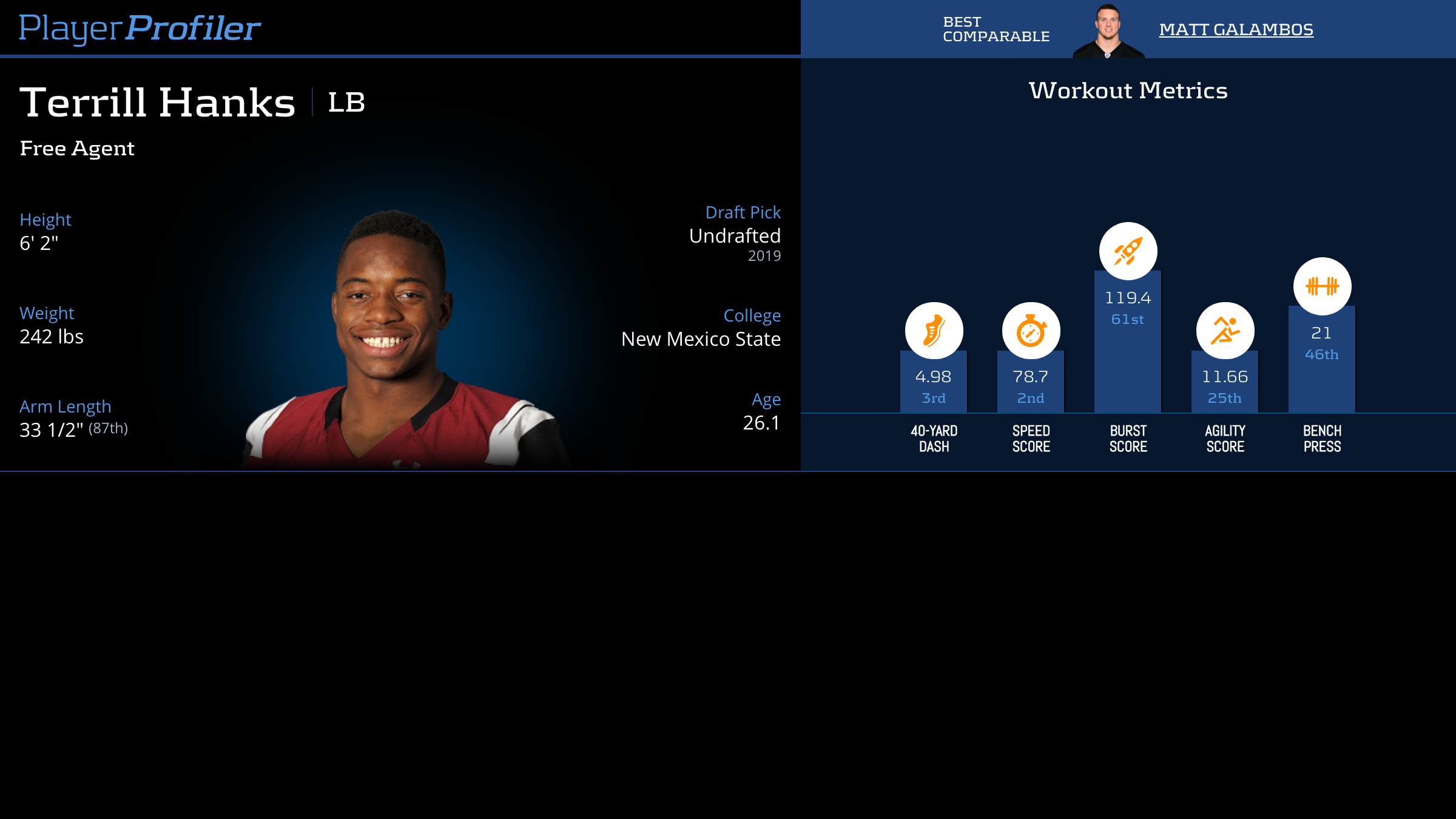Click Matt Galambos headshot thumbnail
1456x819 pixels.
coord(1108,32)
